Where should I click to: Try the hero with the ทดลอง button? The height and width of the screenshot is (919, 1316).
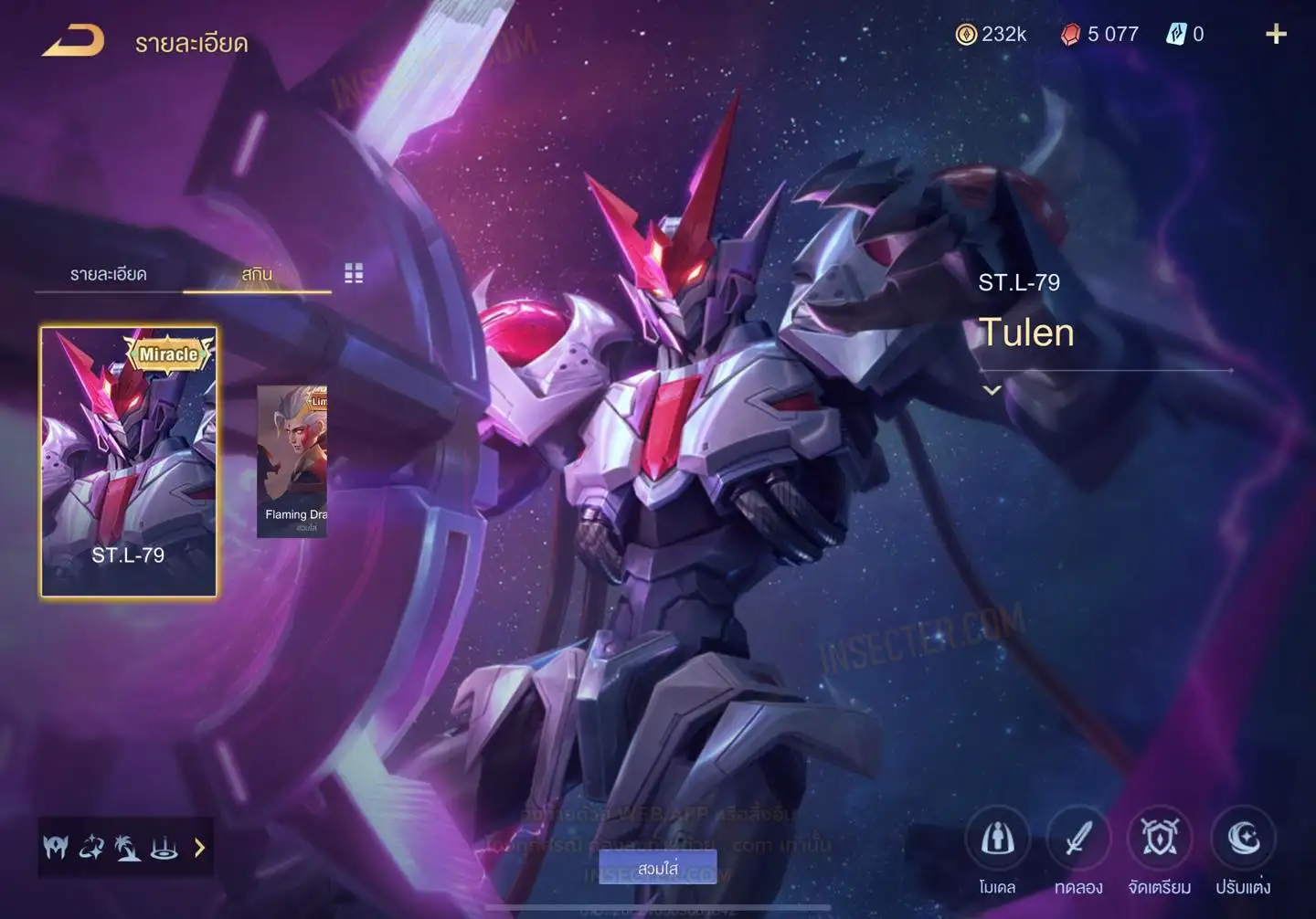click(x=1078, y=840)
